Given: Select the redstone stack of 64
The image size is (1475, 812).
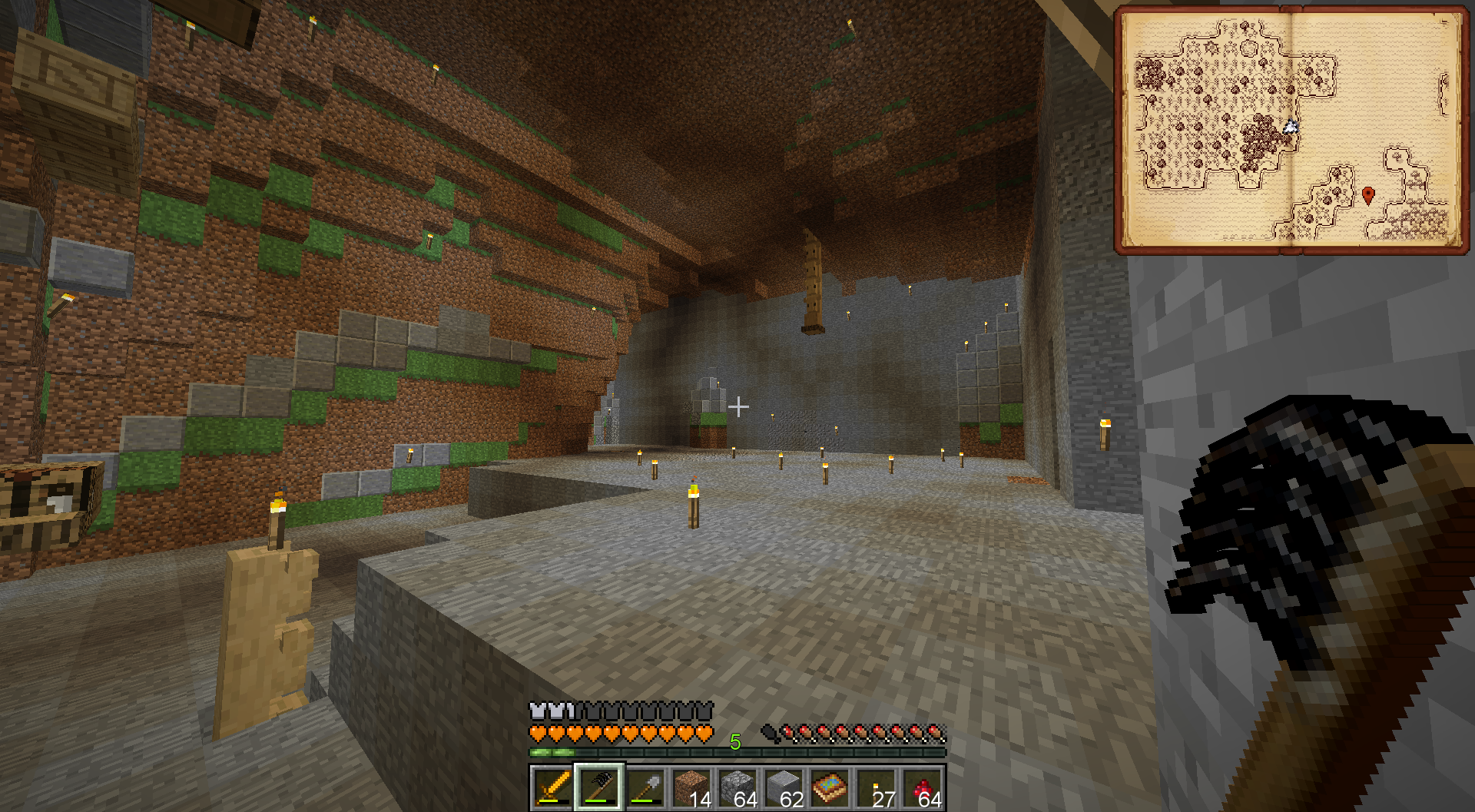Looking at the screenshot, I should pyautogui.click(x=923, y=787).
